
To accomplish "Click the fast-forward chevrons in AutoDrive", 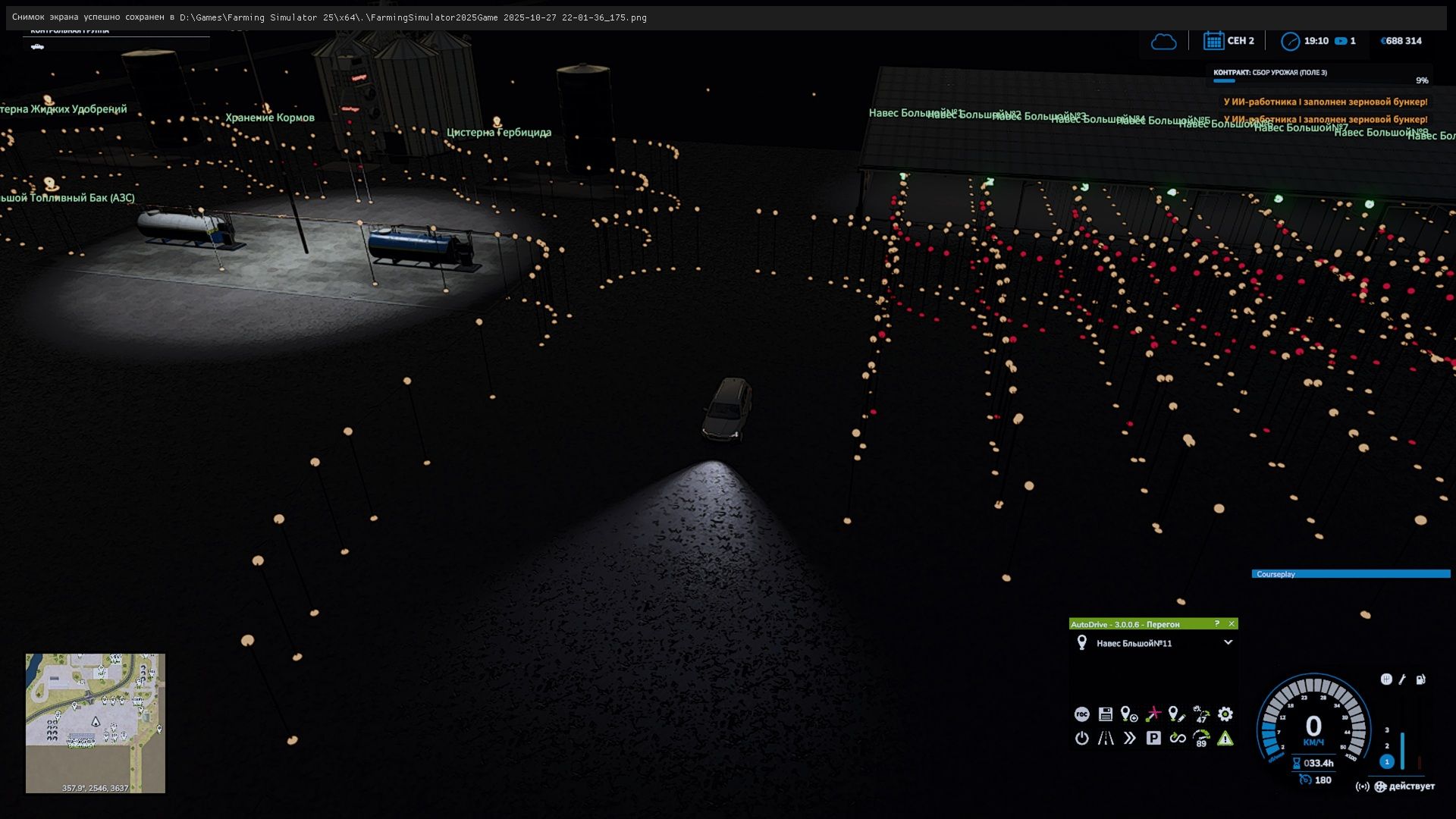I will [x=1129, y=739].
